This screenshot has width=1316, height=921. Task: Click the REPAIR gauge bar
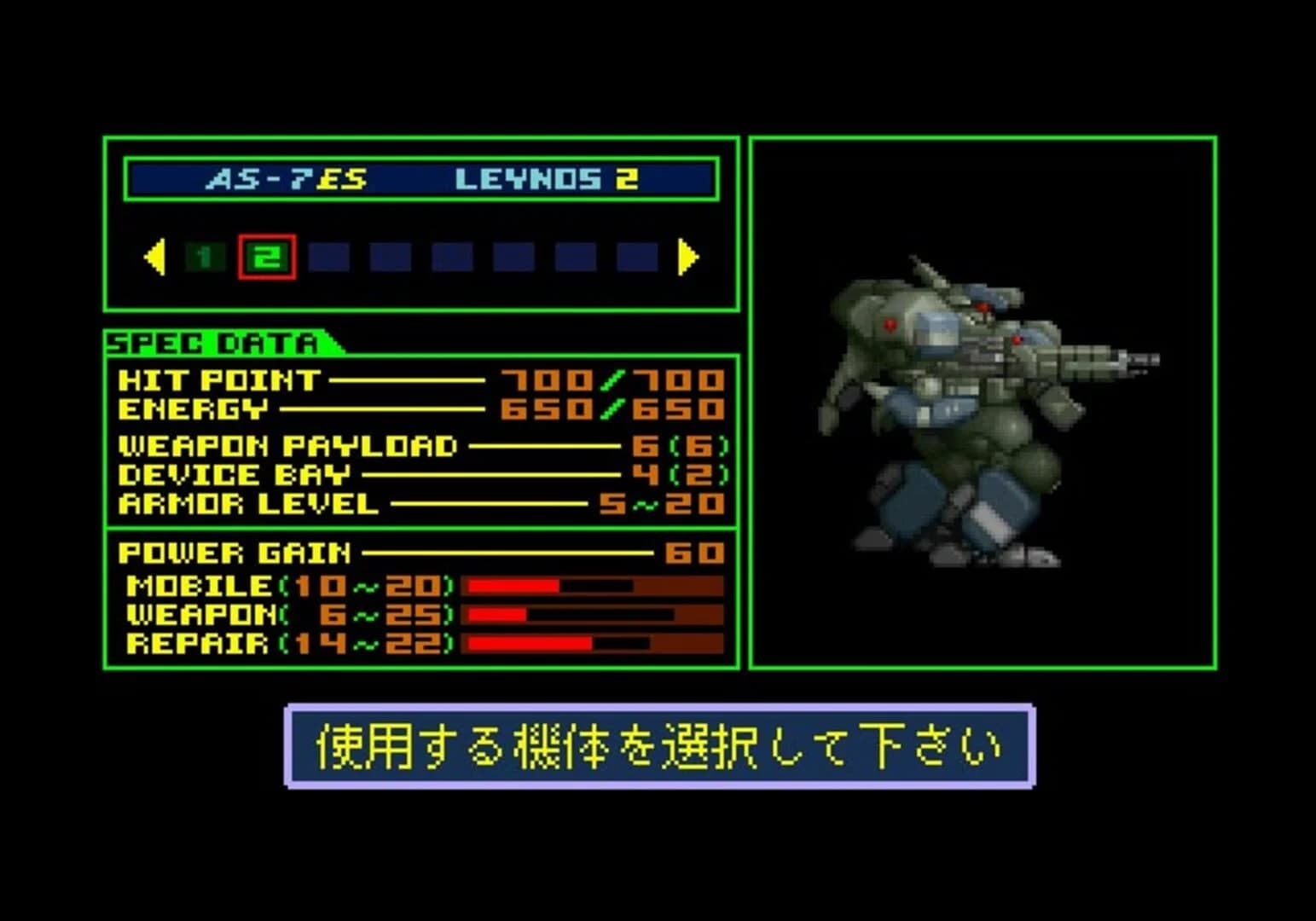[x=588, y=643]
